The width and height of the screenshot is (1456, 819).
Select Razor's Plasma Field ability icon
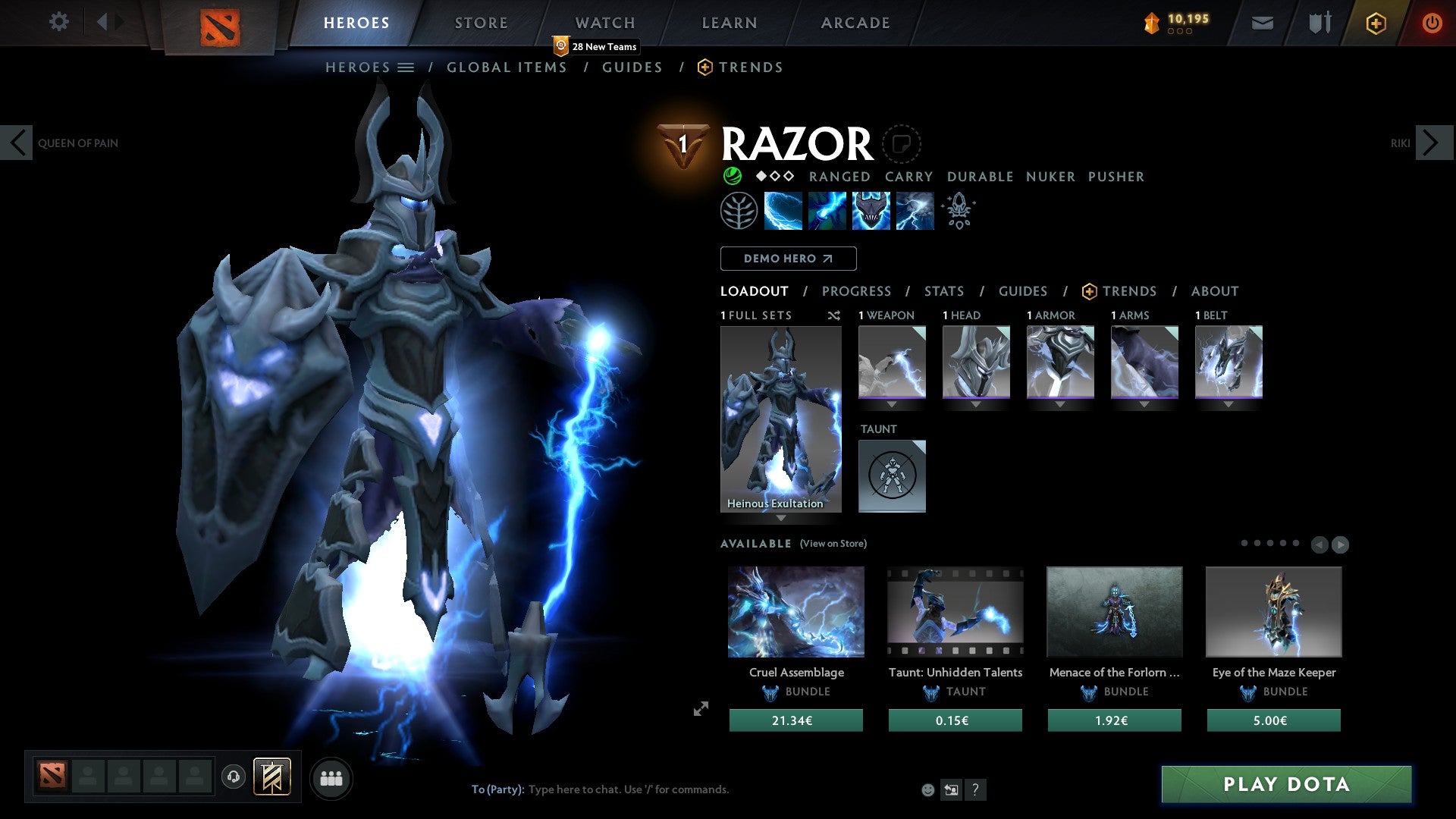pyautogui.click(x=783, y=210)
